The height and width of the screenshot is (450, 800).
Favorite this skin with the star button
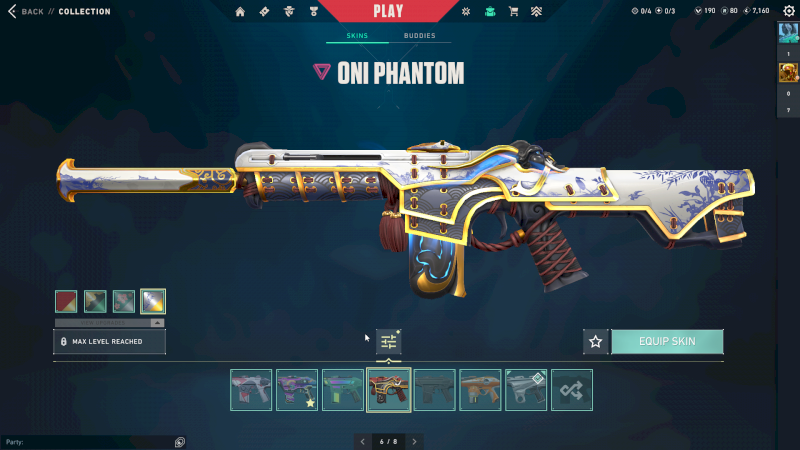[x=596, y=342]
